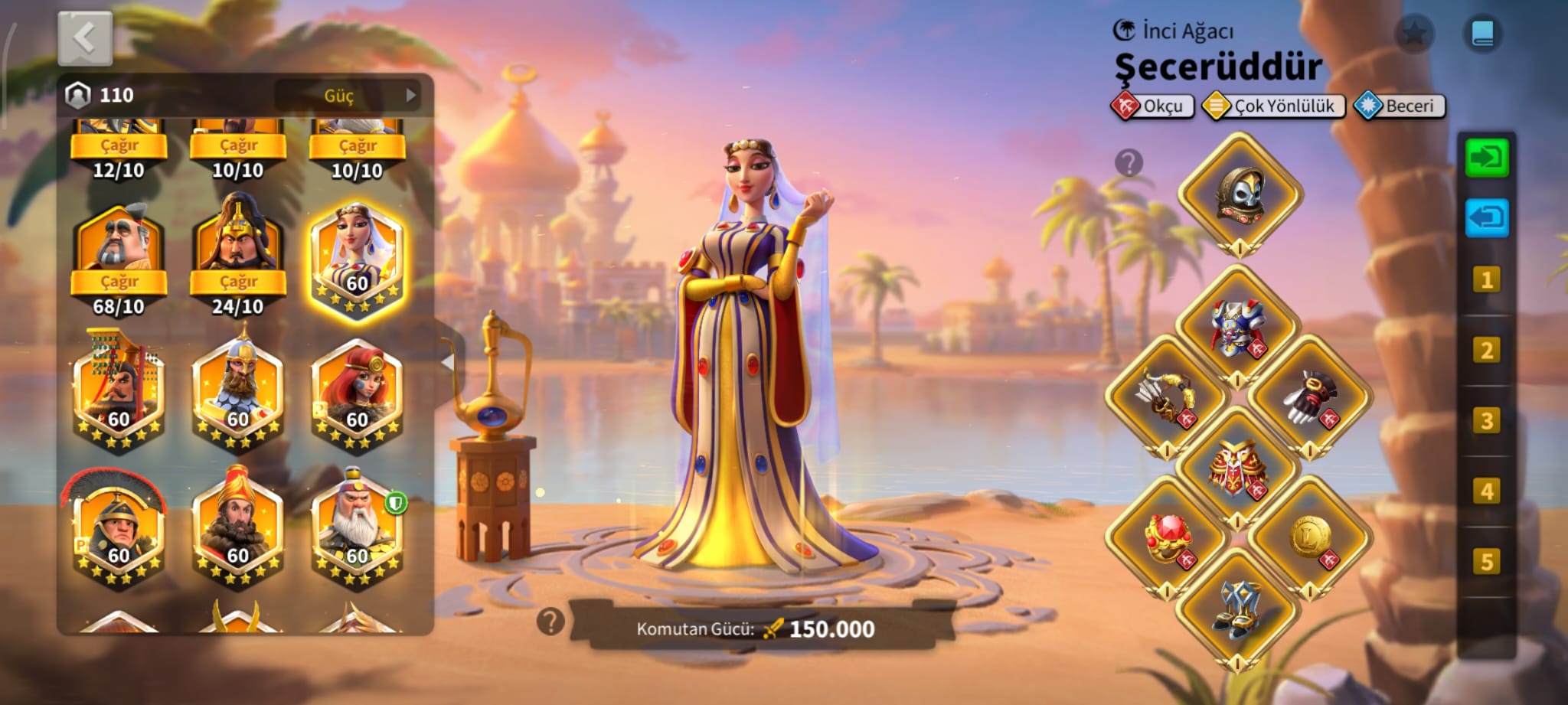Click the blue unequip arrow button
This screenshot has height=705, width=1568.
click(1486, 218)
